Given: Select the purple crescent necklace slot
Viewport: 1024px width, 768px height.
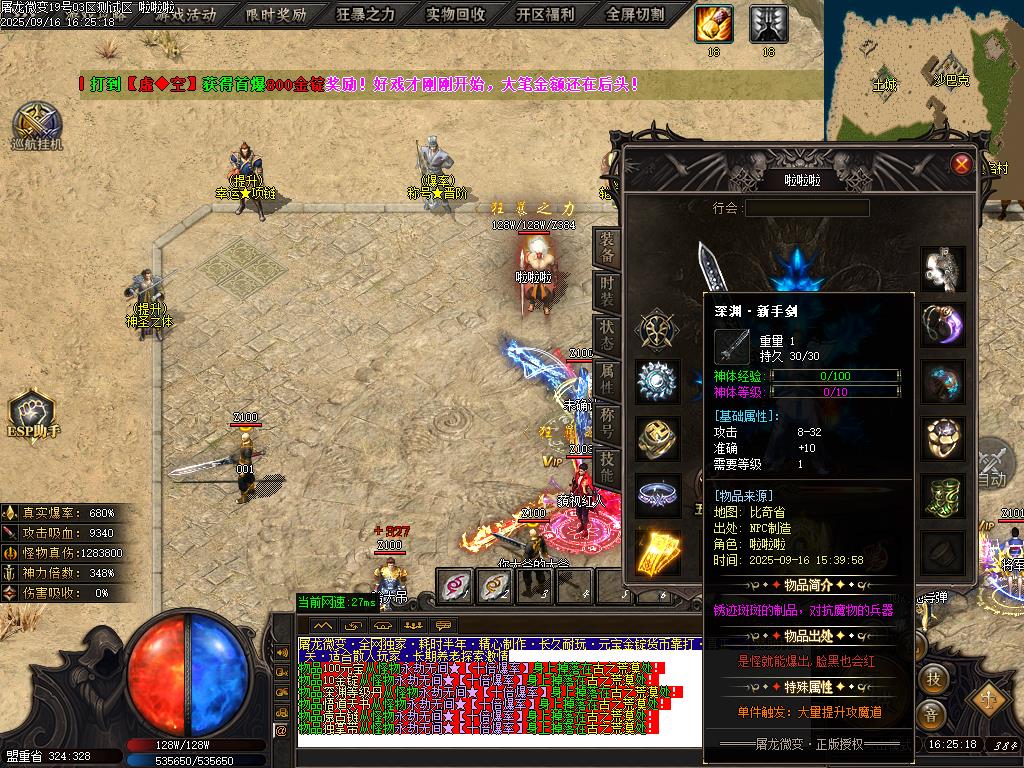Looking at the screenshot, I should 943,325.
